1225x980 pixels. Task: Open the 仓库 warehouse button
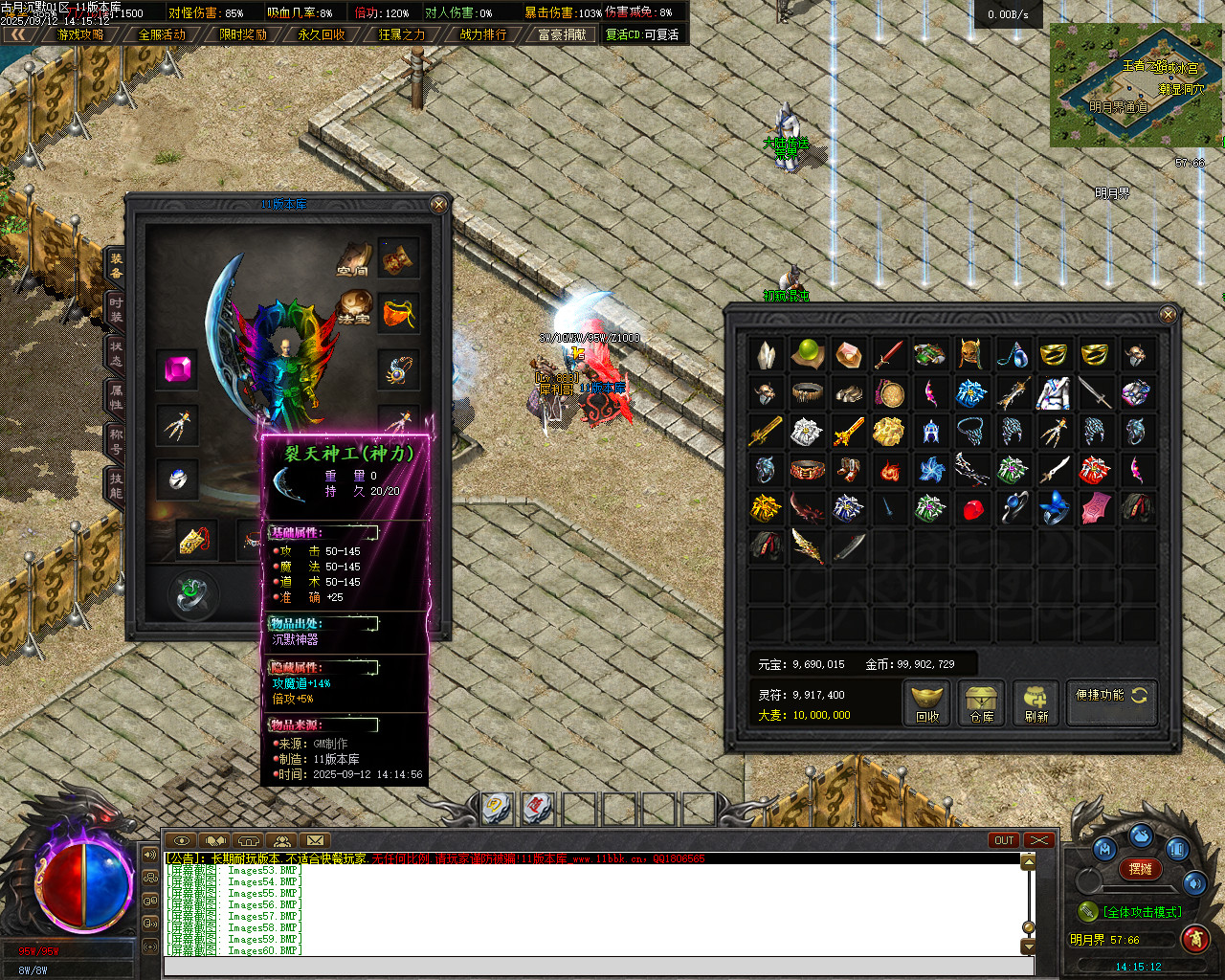coord(982,703)
